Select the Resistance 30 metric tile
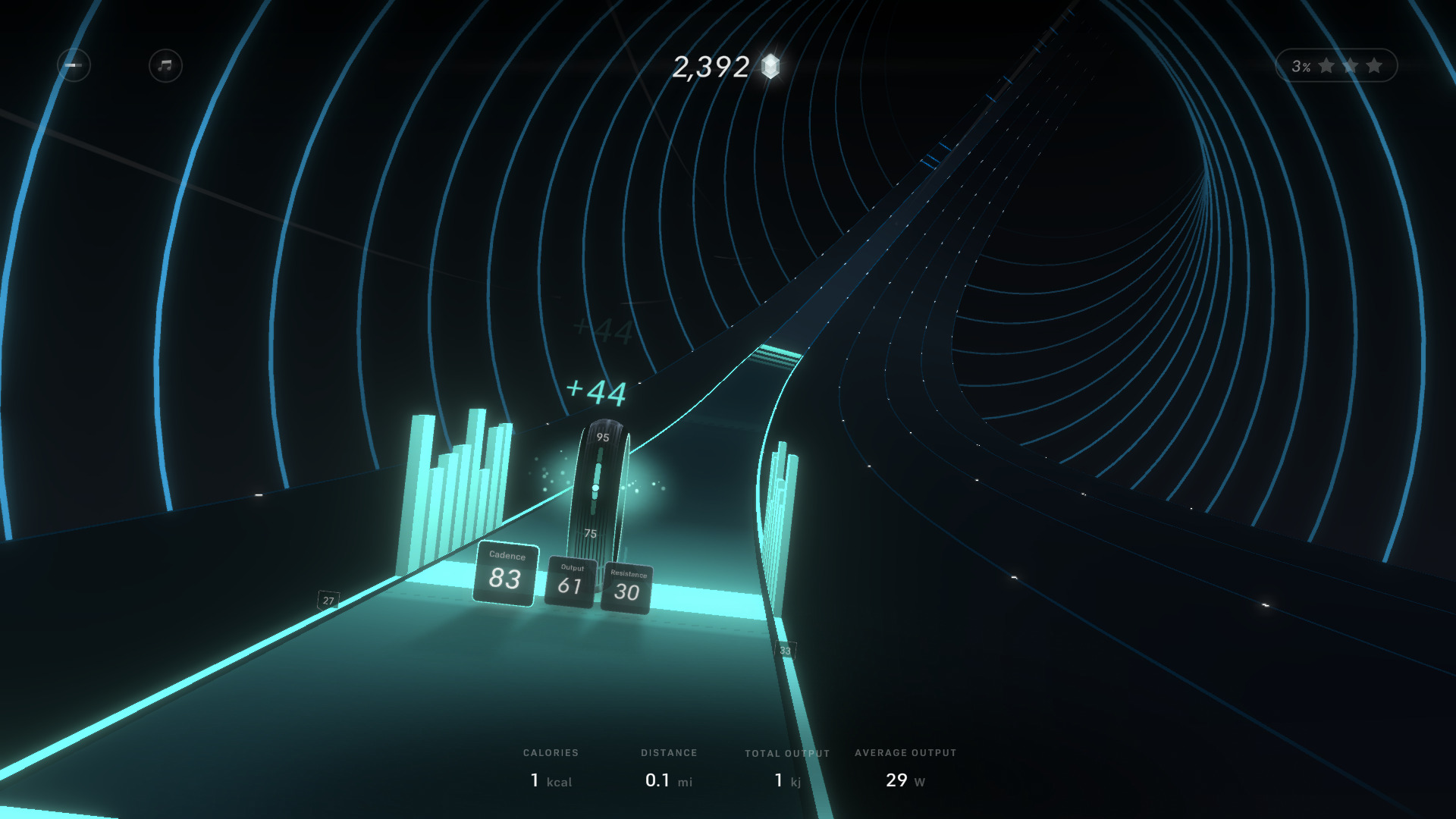This screenshot has height=819, width=1456. 627,590
